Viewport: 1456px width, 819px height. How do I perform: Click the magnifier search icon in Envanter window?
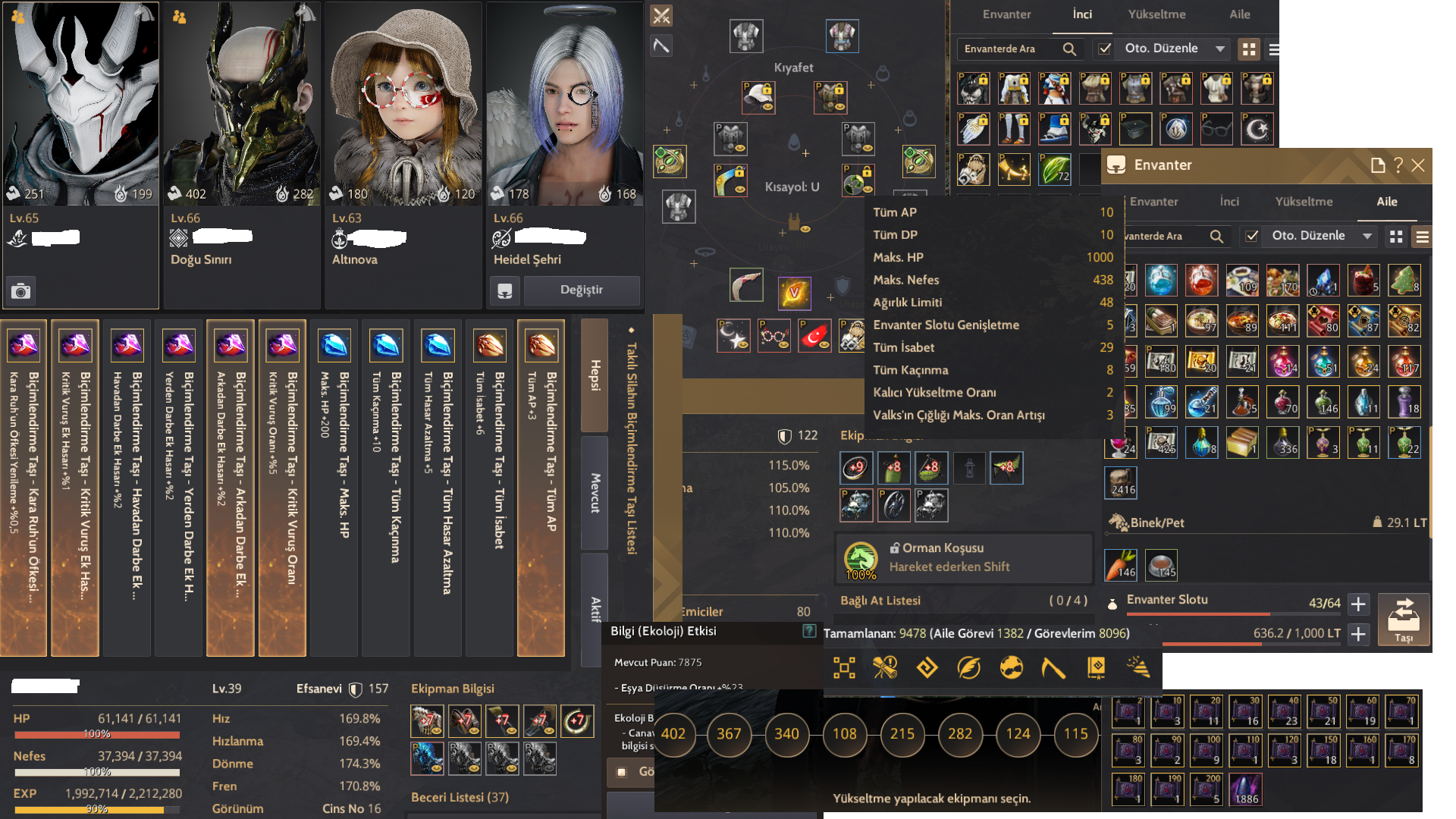(x=1216, y=237)
